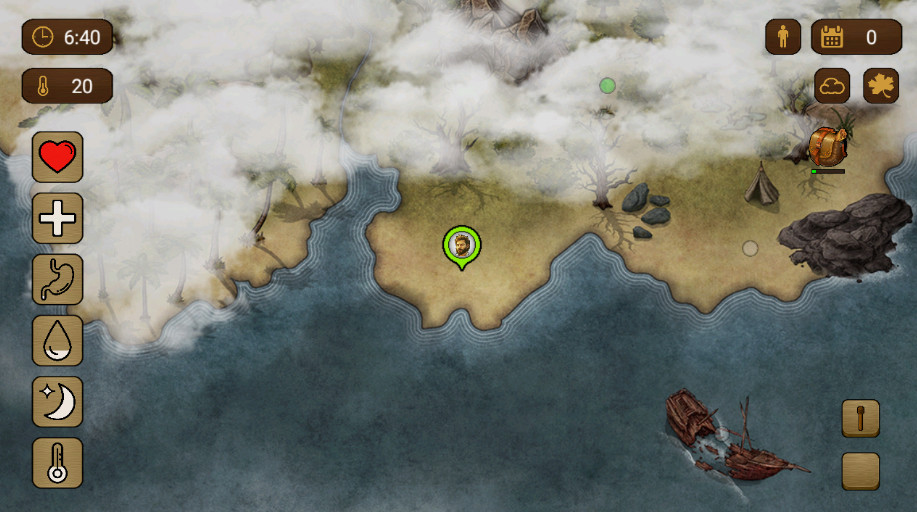Viewport: 917px width, 512px height.
Task: Click the green dot map marker
Action: 607,86
